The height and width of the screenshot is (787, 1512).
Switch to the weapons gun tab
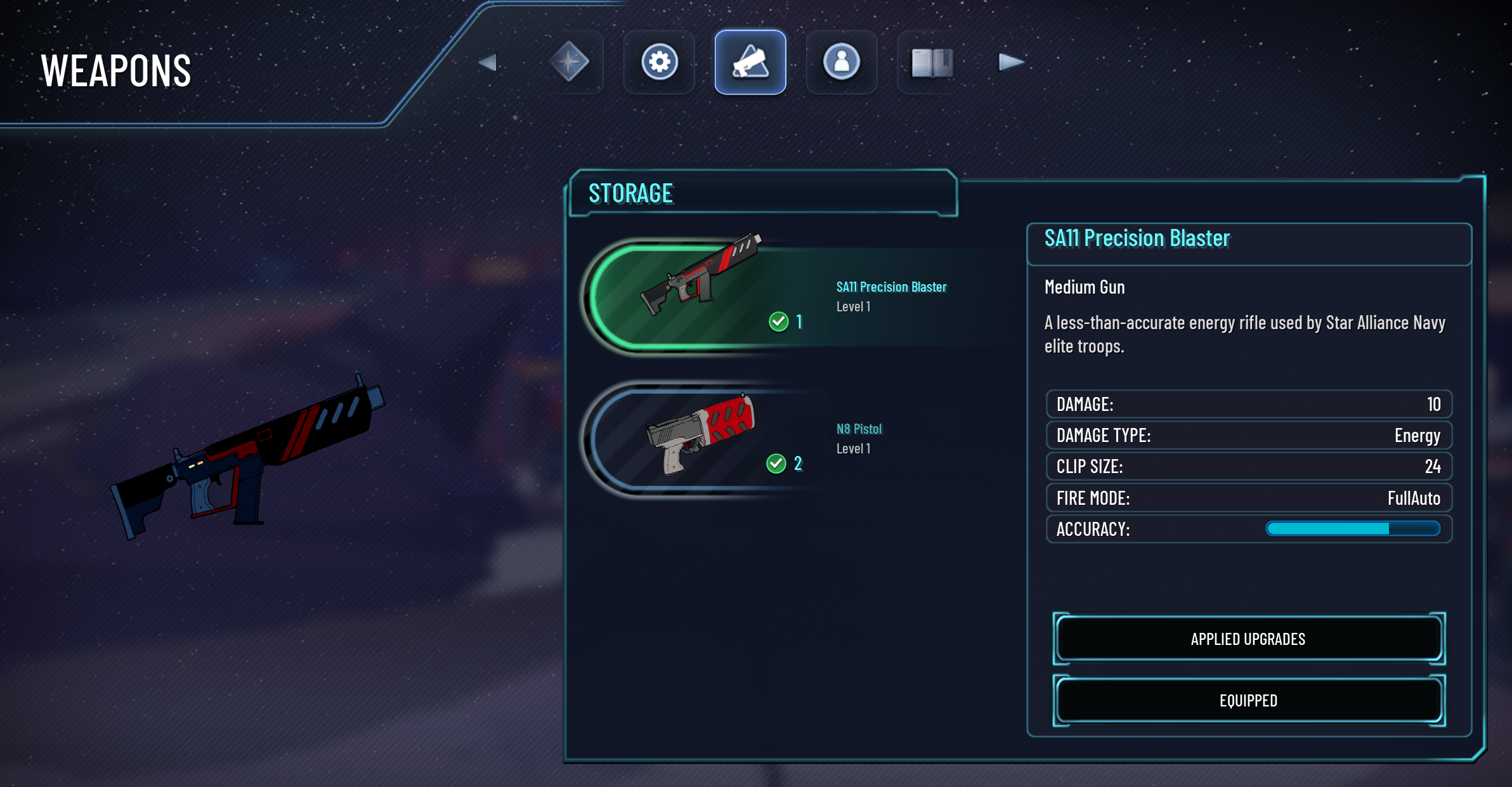(x=750, y=62)
